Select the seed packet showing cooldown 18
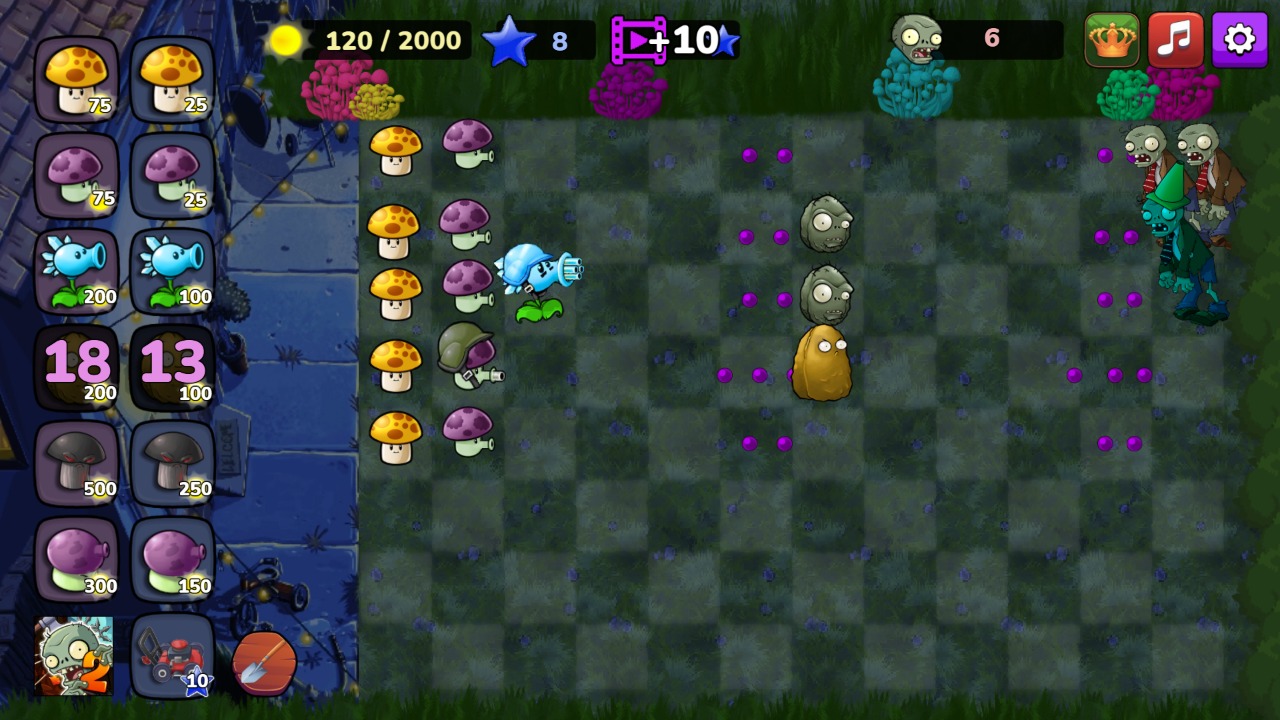 [77, 365]
